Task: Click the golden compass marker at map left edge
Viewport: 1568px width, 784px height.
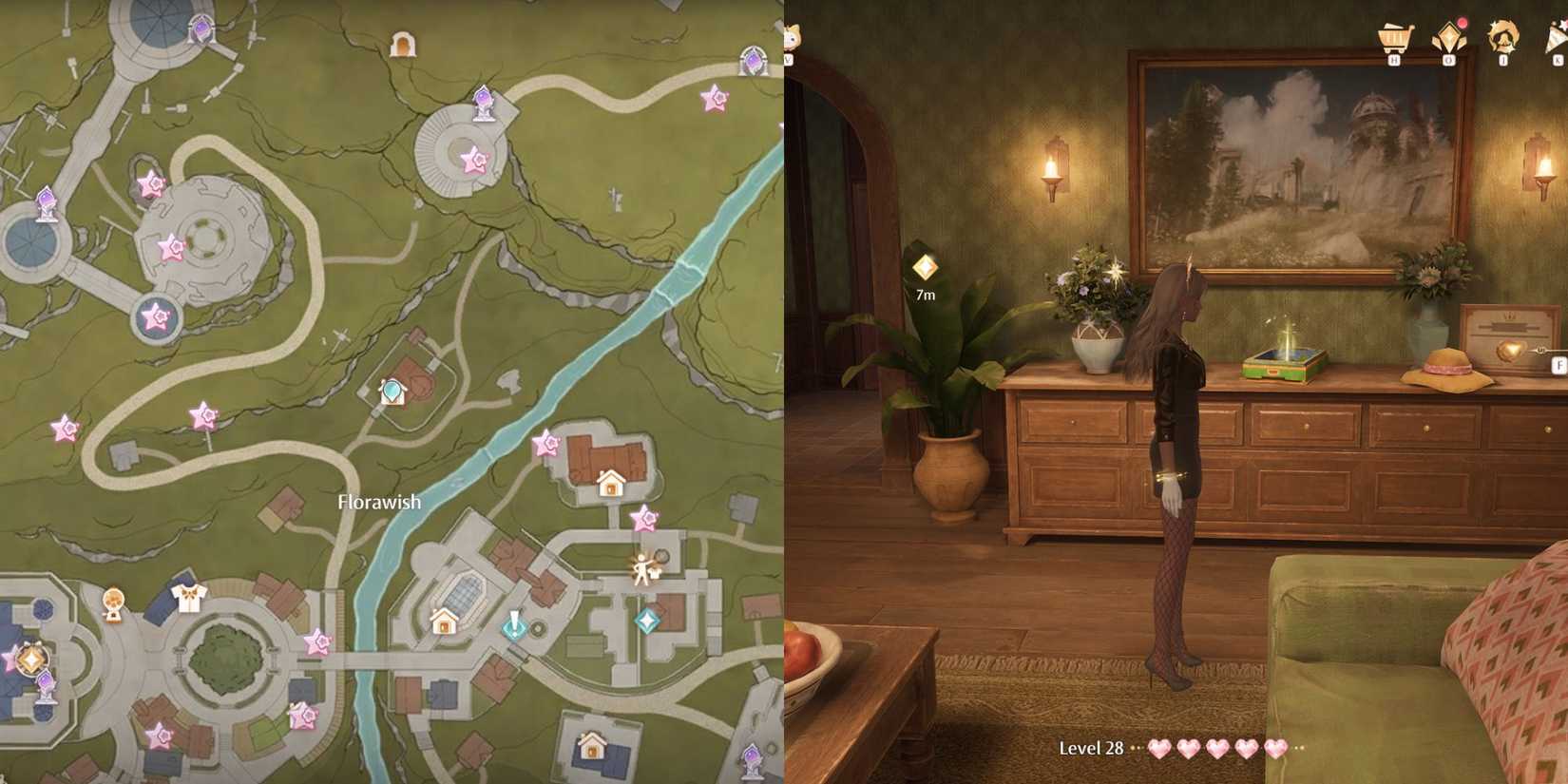Action: click(x=30, y=658)
